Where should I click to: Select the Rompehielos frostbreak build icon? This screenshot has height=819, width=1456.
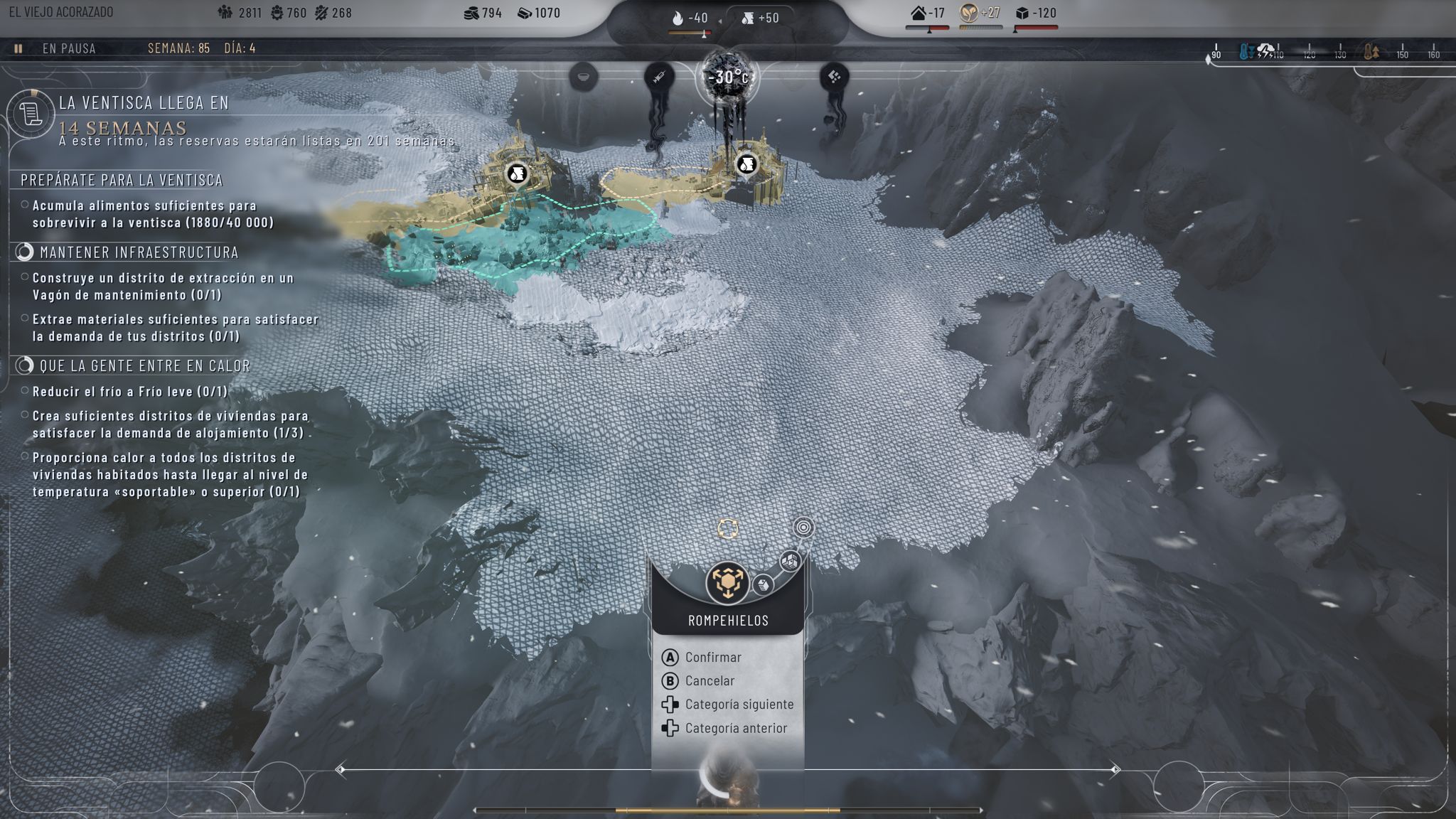[x=727, y=582]
